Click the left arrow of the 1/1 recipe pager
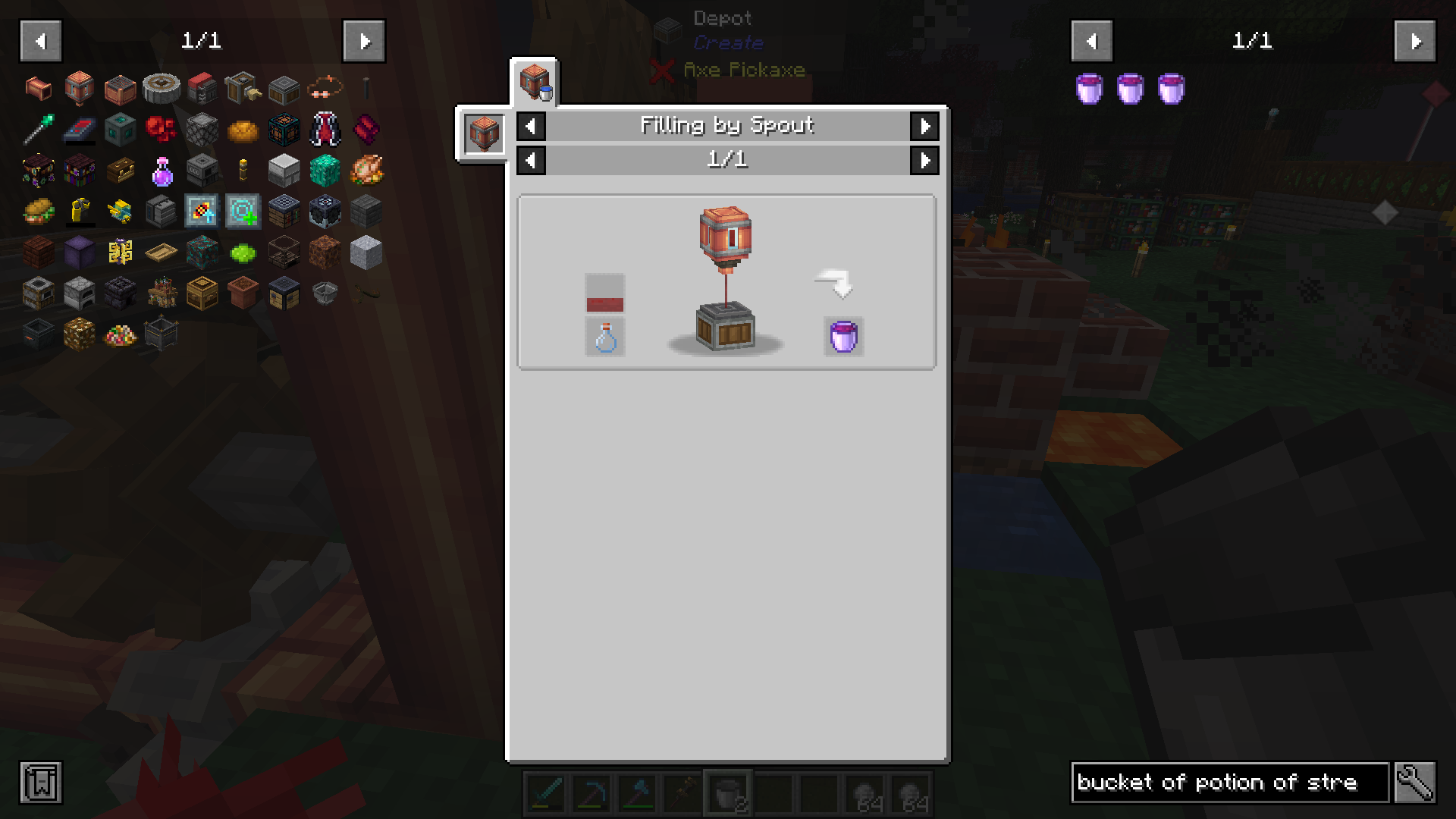Viewport: 1456px width, 819px height. tap(531, 160)
